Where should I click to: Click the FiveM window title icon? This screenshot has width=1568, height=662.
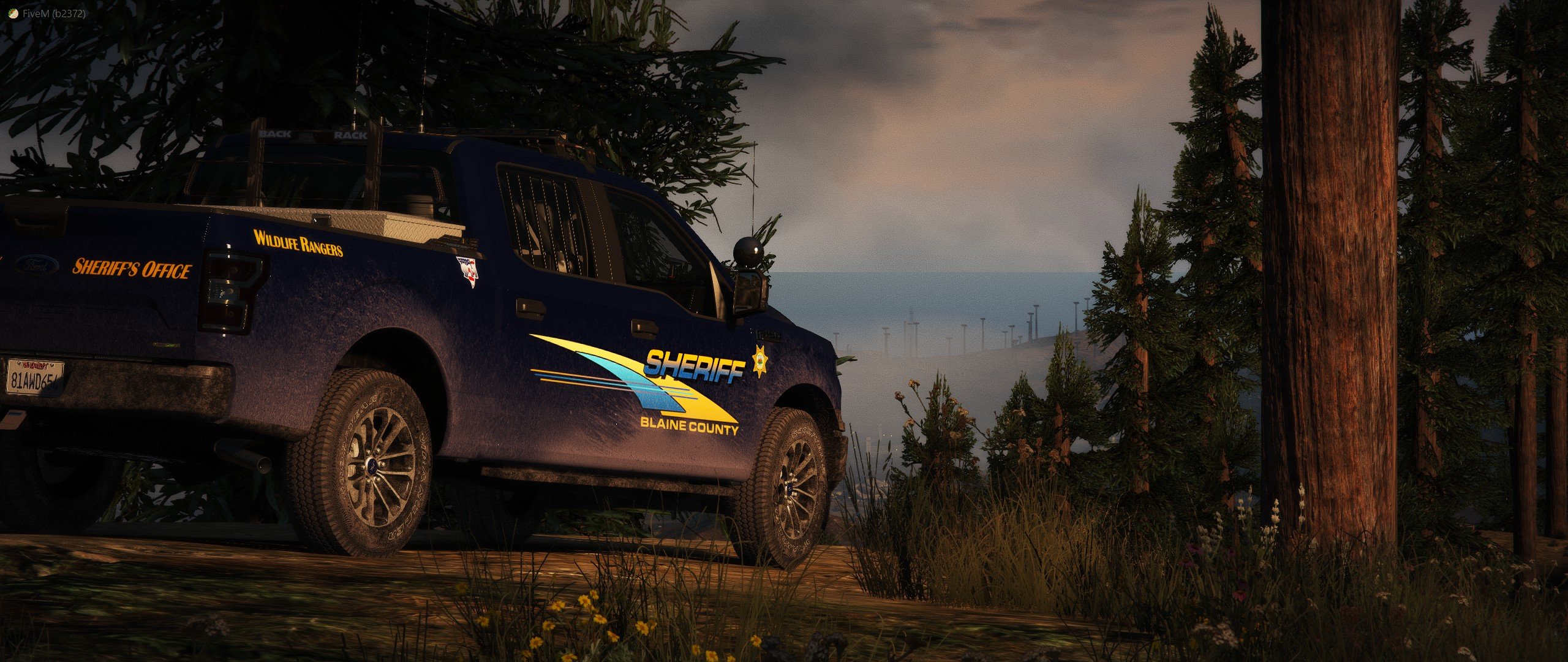click(x=13, y=13)
